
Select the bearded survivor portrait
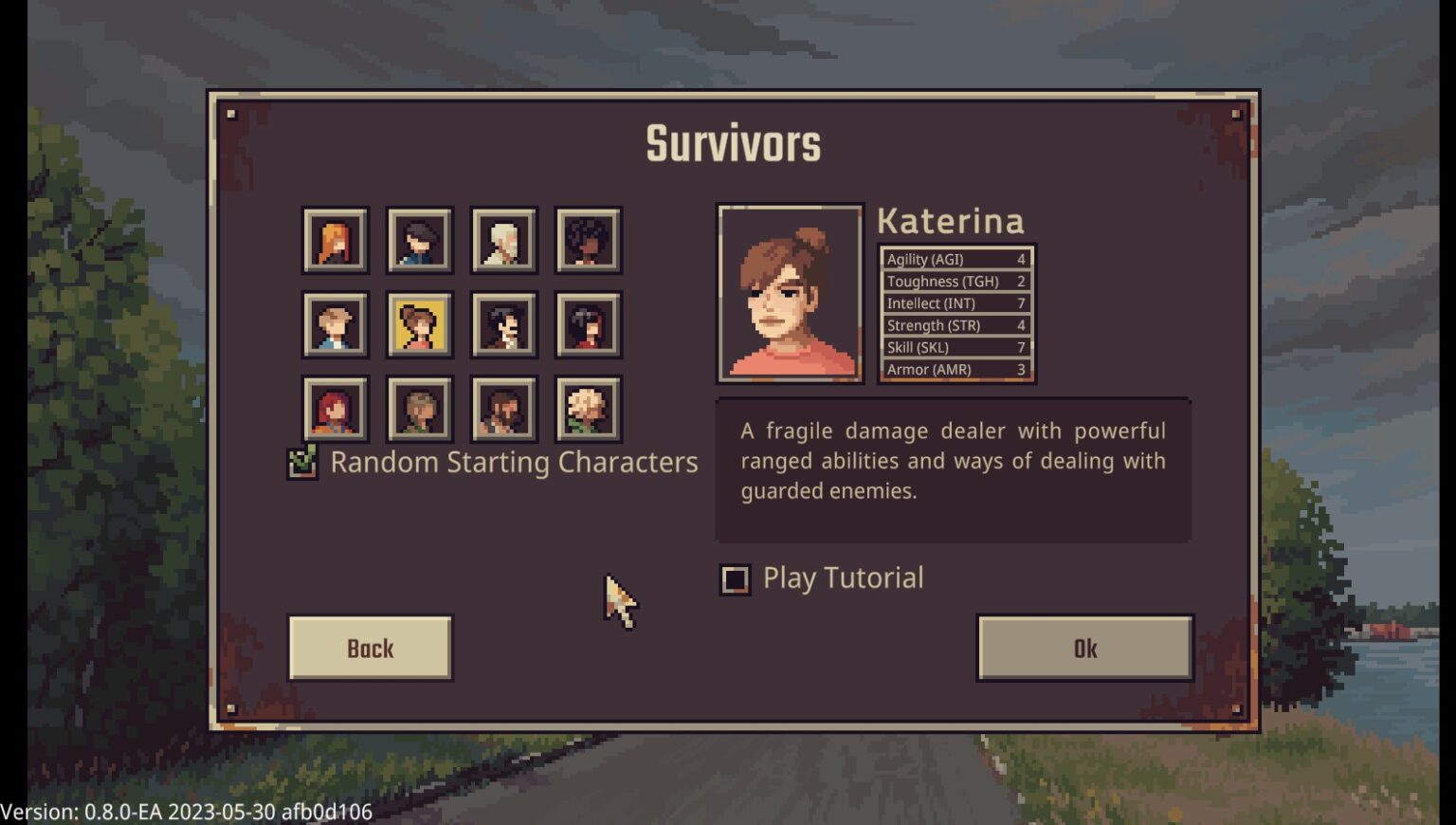click(x=503, y=409)
